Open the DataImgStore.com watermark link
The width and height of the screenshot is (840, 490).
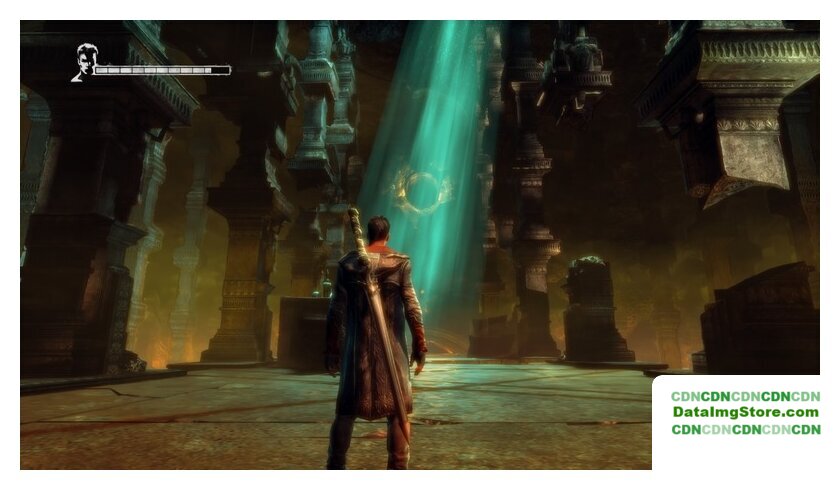(745, 412)
